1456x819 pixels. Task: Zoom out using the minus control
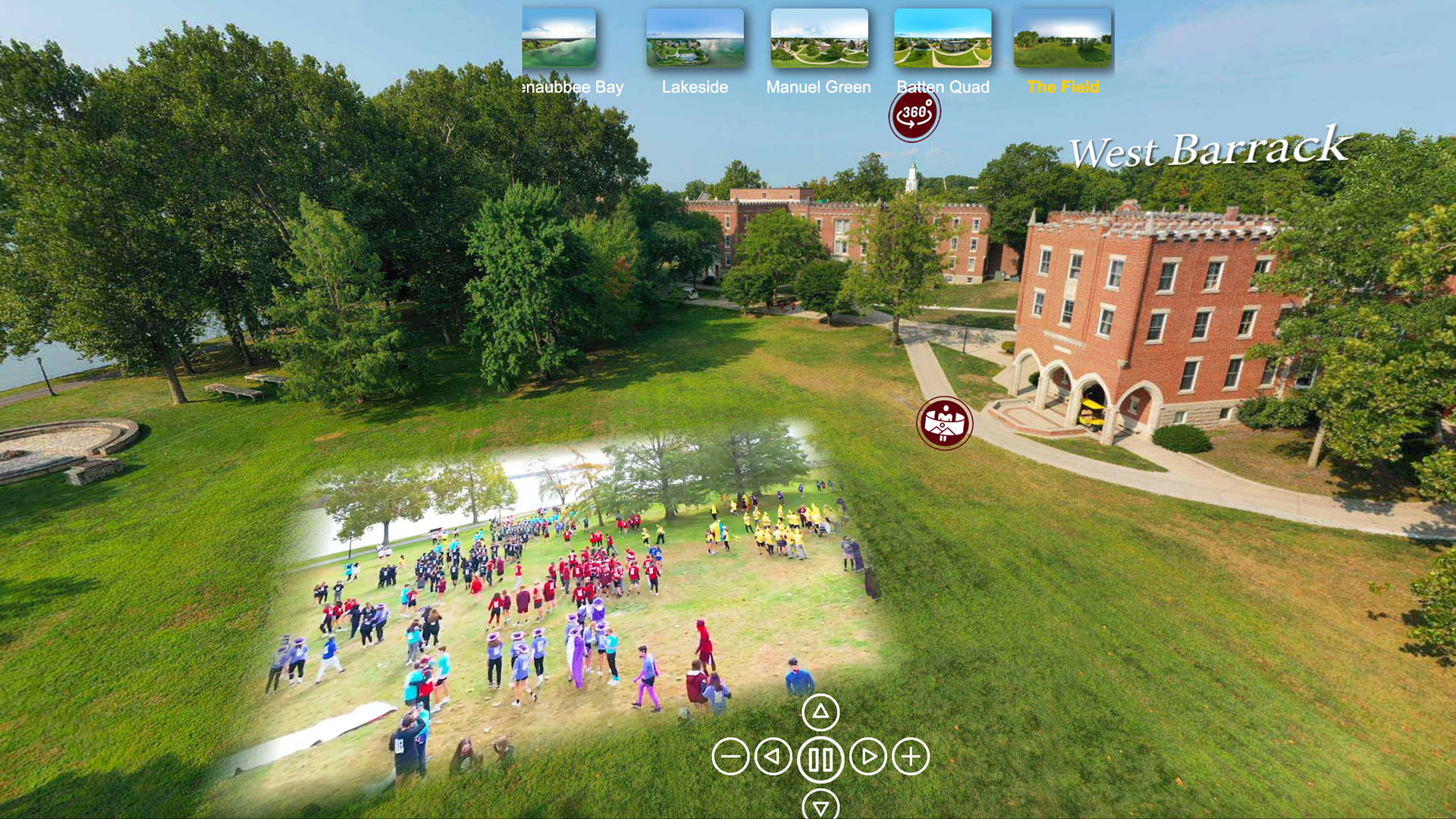pyautogui.click(x=730, y=755)
